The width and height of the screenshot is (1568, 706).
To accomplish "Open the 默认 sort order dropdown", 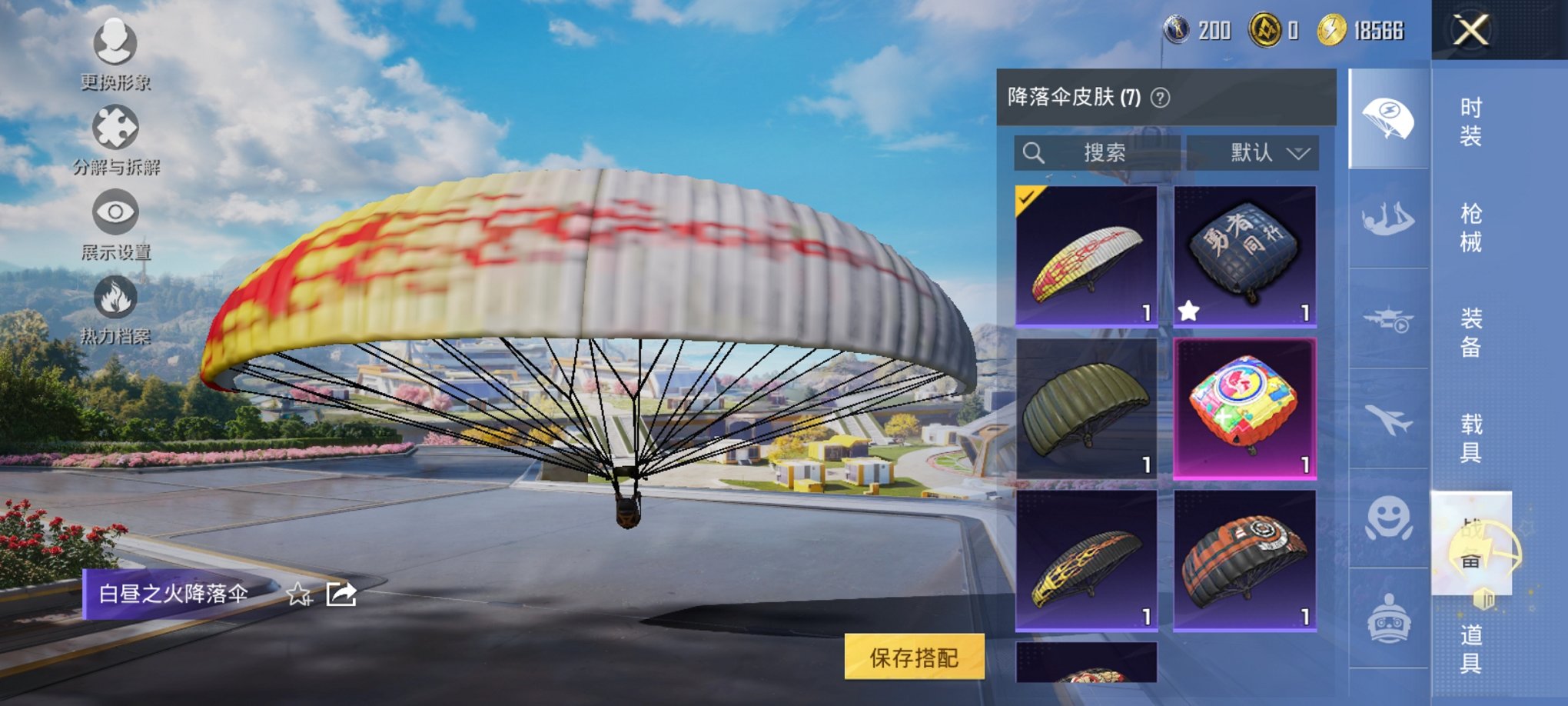I will click(x=1251, y=152).
